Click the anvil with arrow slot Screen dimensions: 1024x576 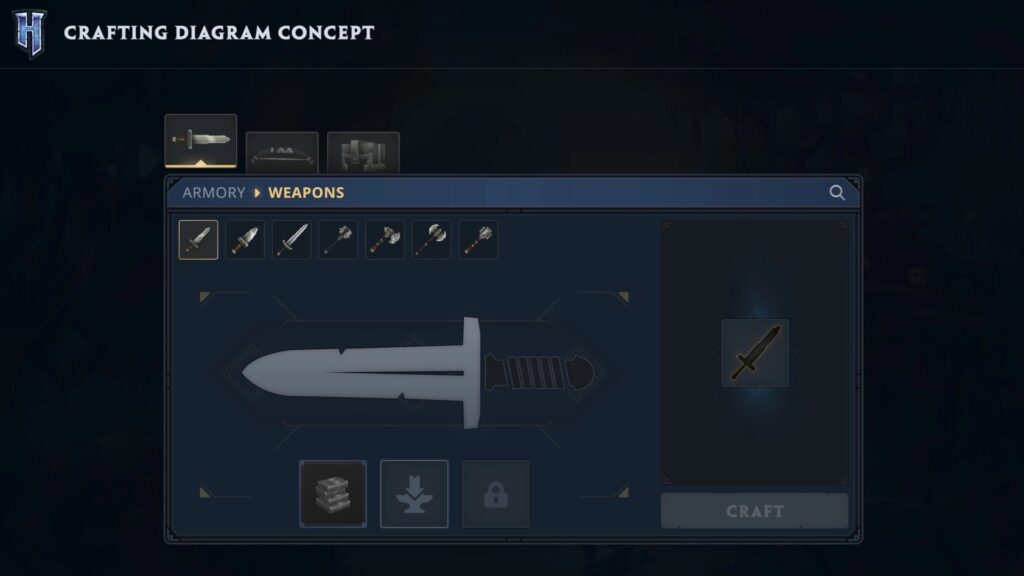pyautogui.click(x=414, y=493)
